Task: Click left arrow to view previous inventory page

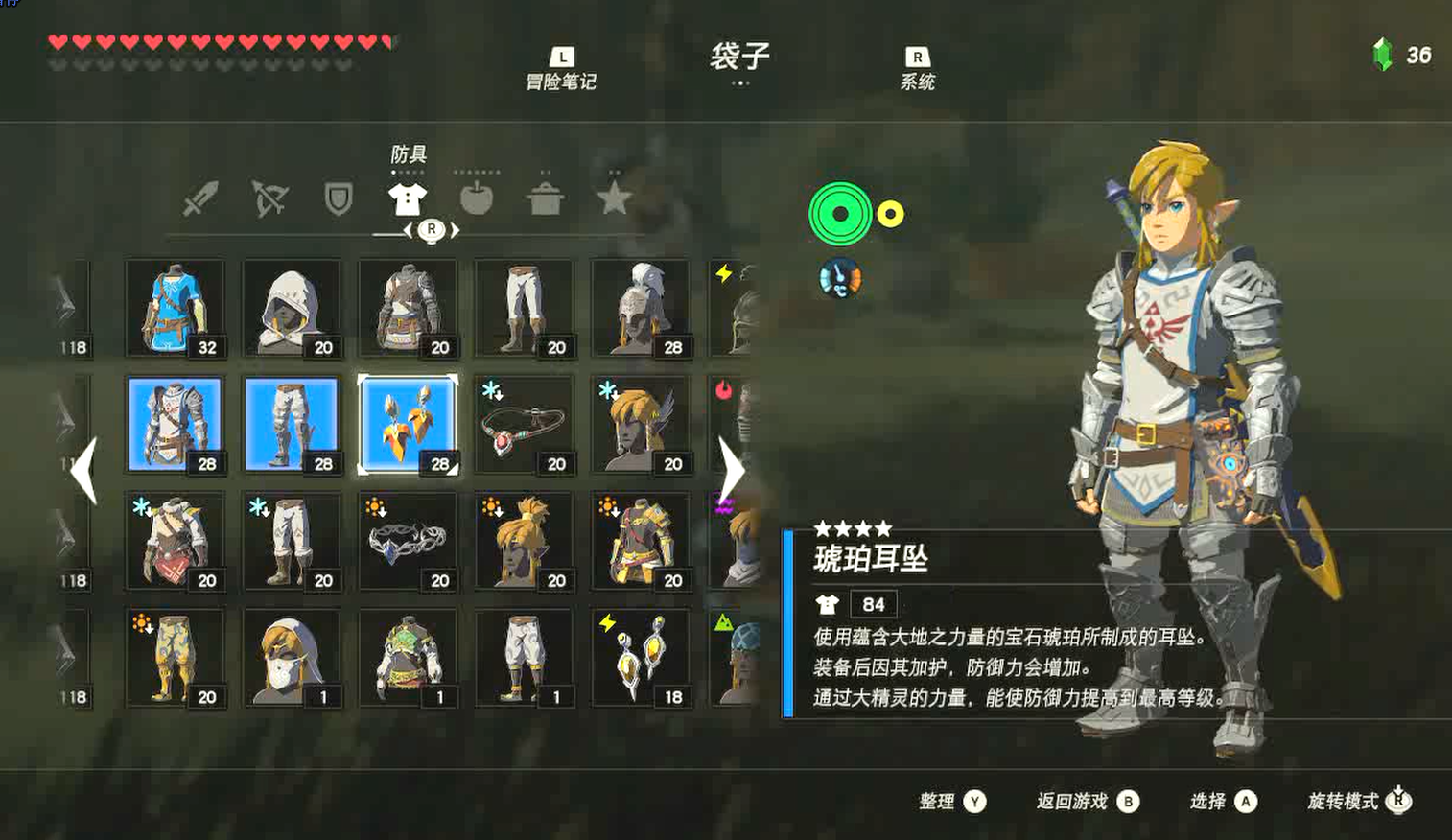Action: tap(86, 470)
